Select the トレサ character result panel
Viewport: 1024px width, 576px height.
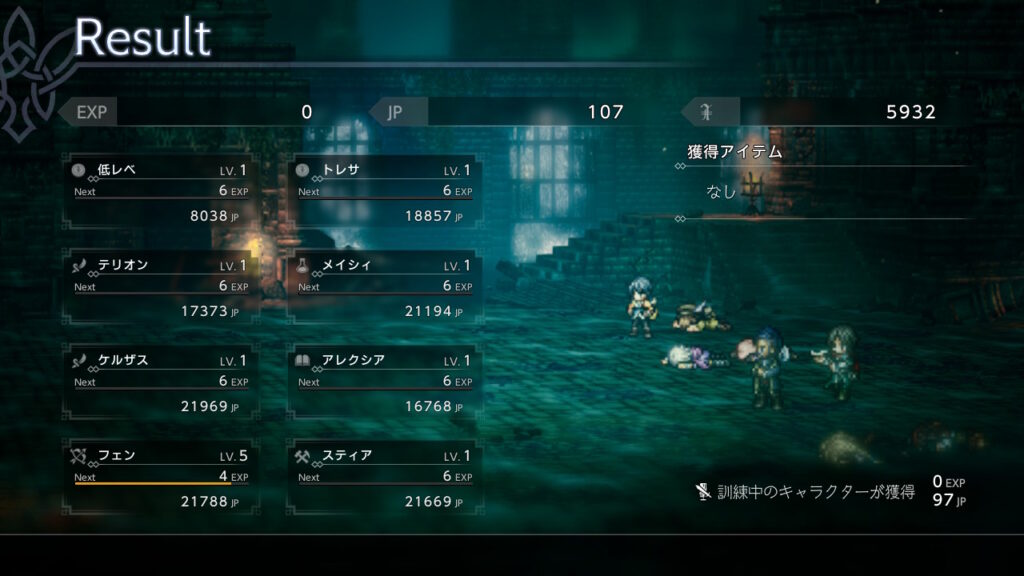(x=384, y=192)
